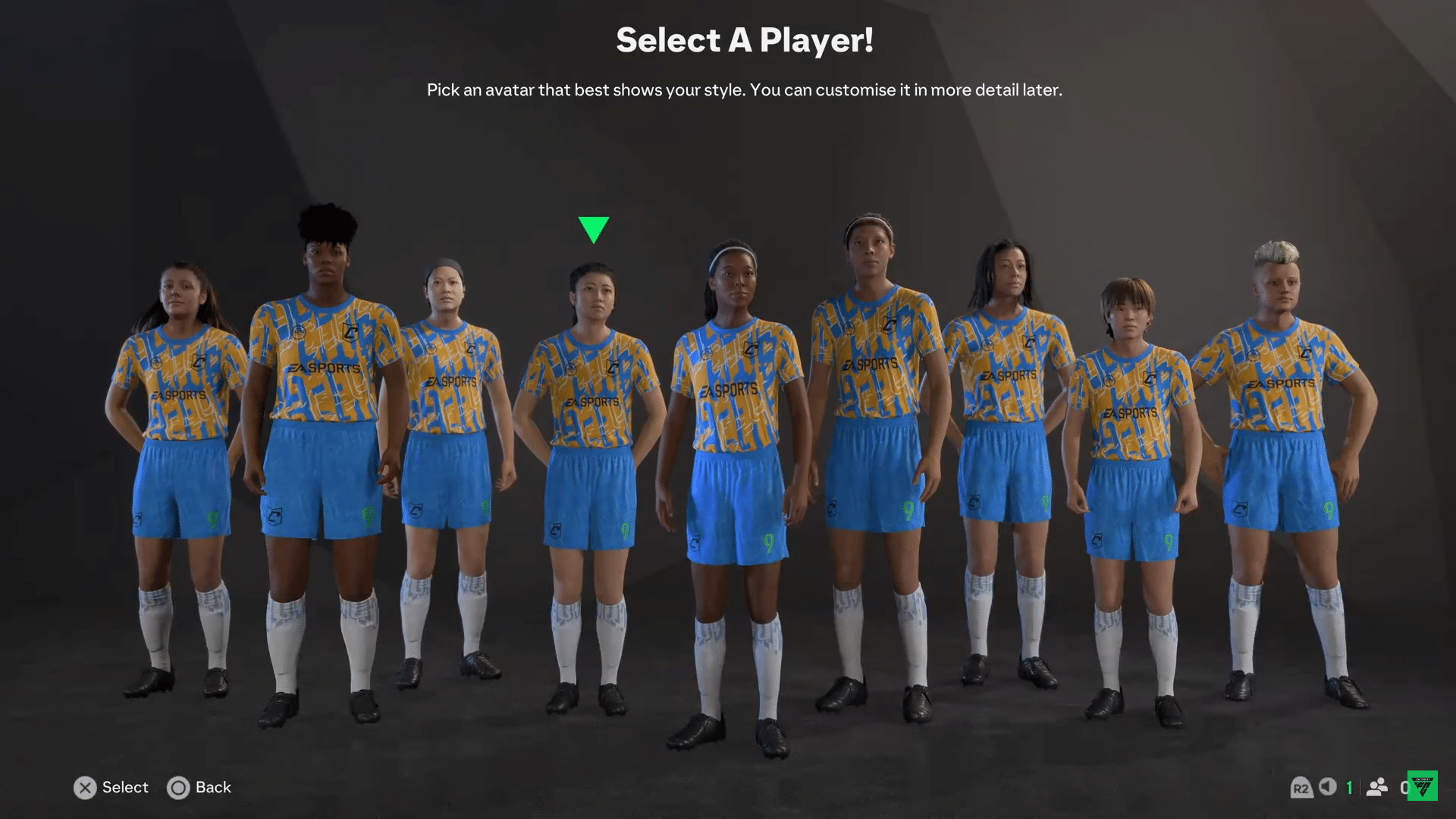Click the multiplayer players count icon
The width and height of the screenshot is (1456, 819).
tap(1377, 788)
